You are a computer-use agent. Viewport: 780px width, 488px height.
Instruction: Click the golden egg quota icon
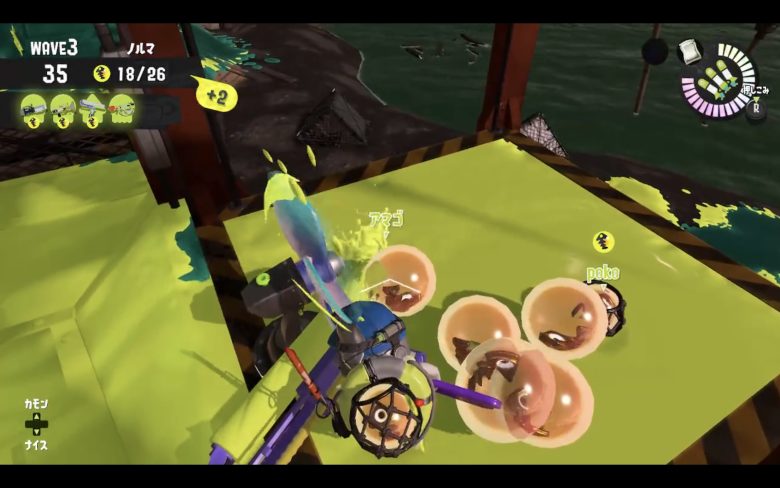[101, 73]
